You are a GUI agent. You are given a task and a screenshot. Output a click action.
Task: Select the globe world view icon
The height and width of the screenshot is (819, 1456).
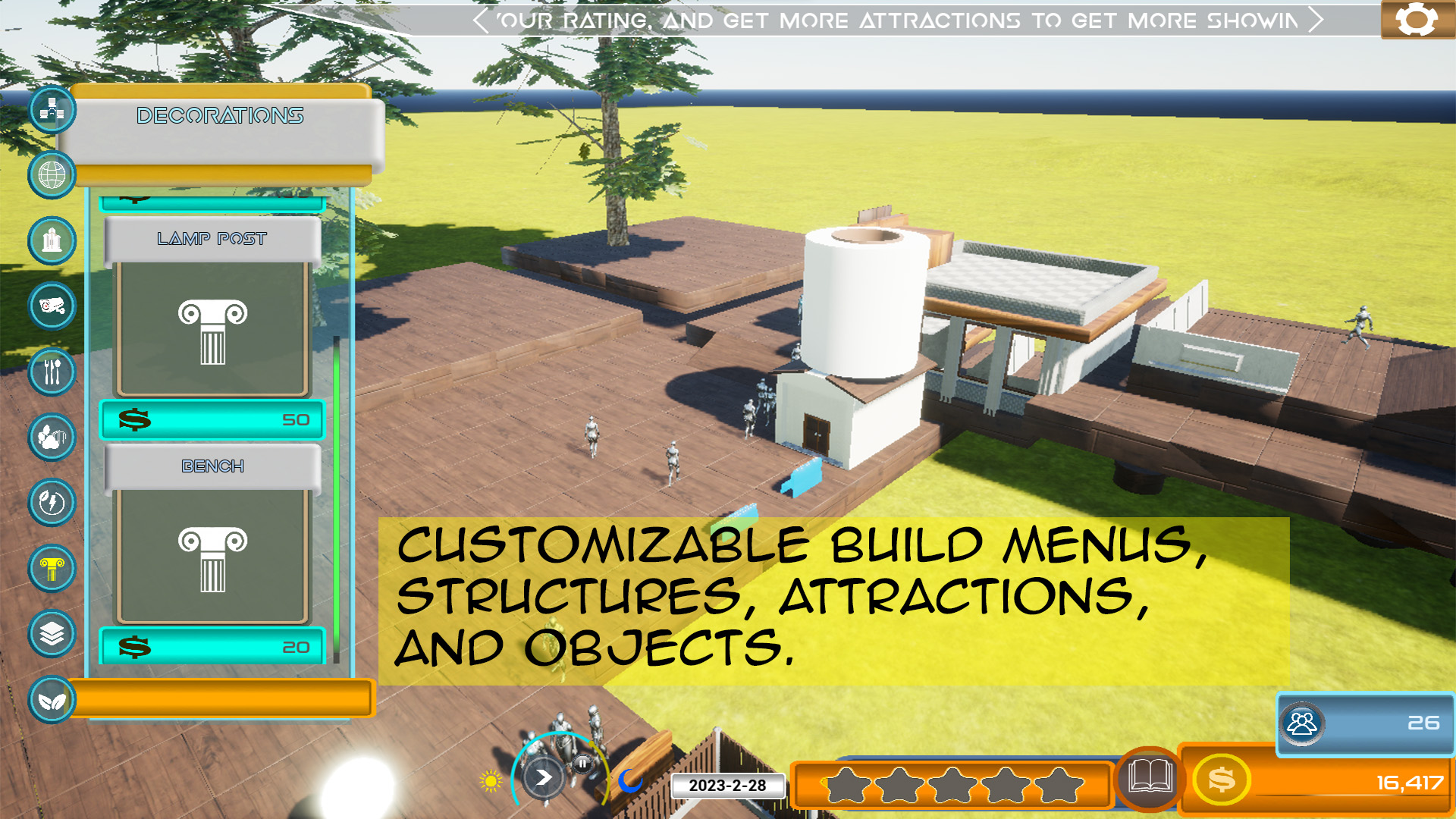[52, 175]
